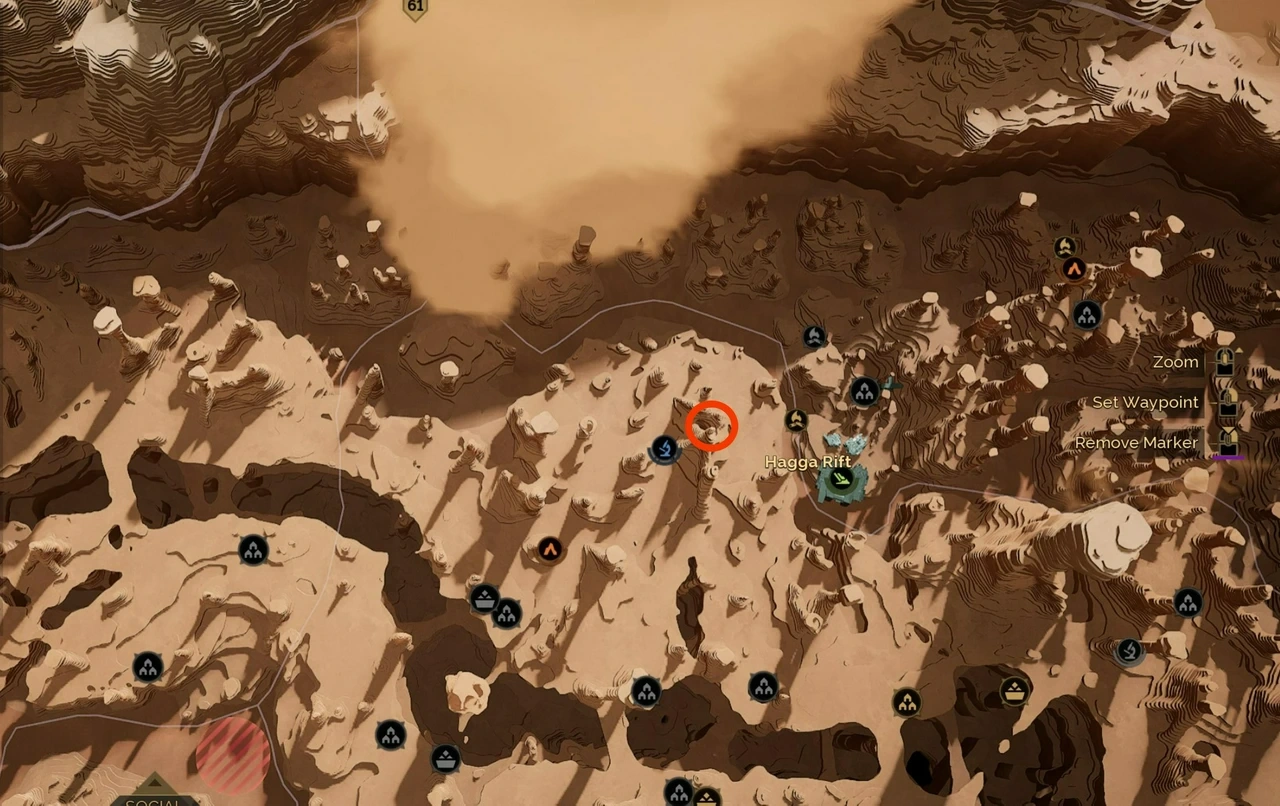The image size is (1280, 806).
Task: Select the village icon at the bottom-left corner
Action: tap(150, 666)
